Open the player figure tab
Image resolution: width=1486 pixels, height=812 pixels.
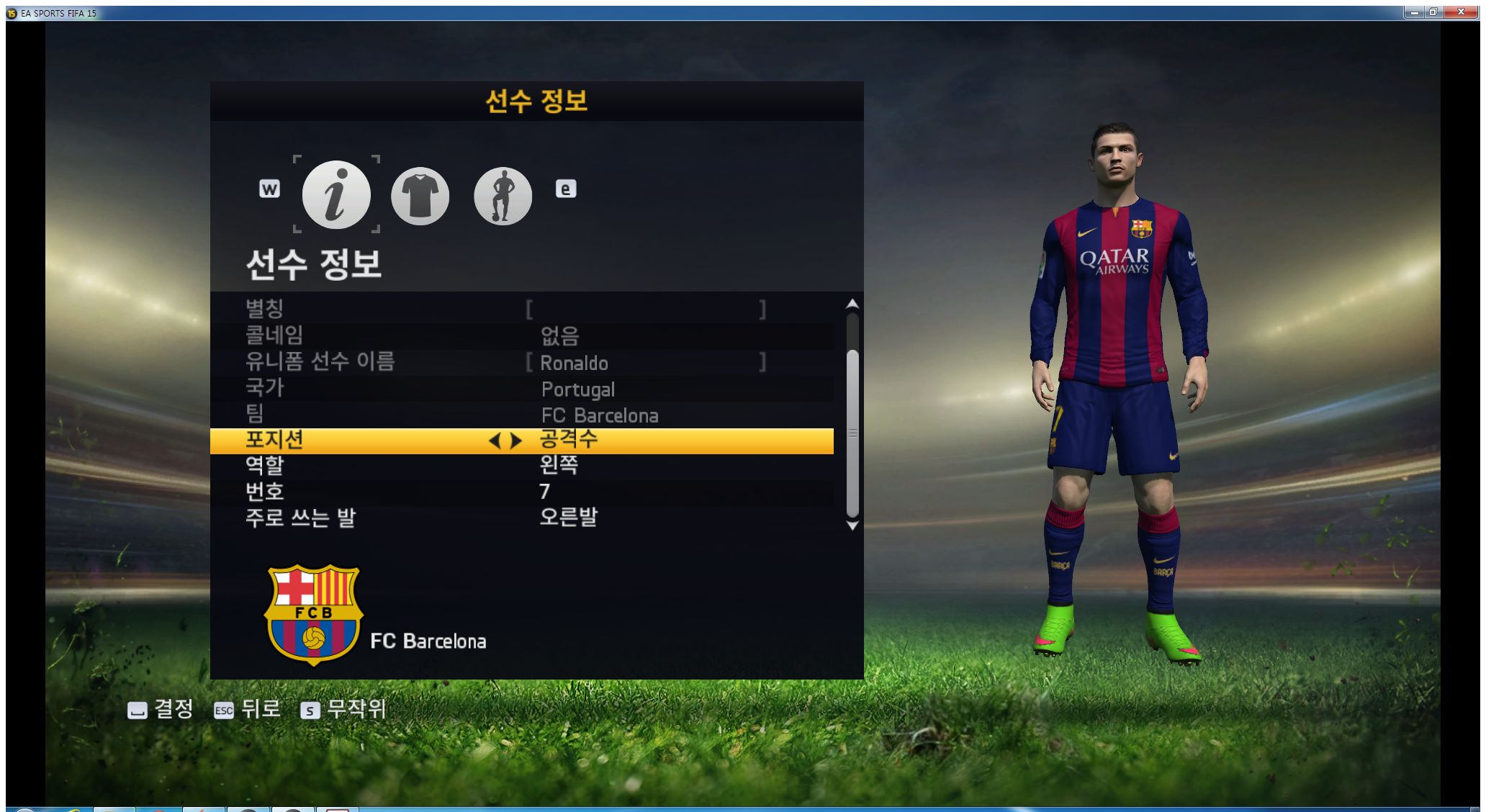pos(503,196)
